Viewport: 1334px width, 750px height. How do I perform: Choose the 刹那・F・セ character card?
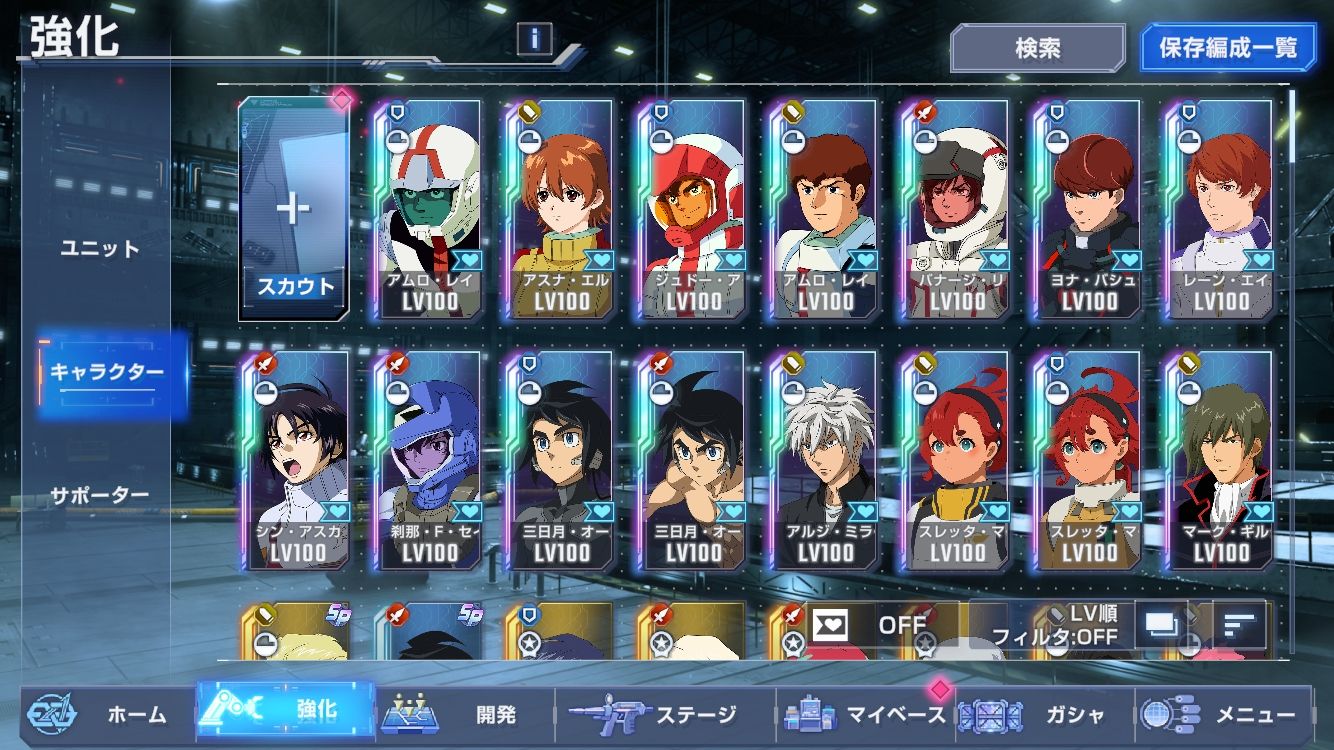click(x=428, y=460)
